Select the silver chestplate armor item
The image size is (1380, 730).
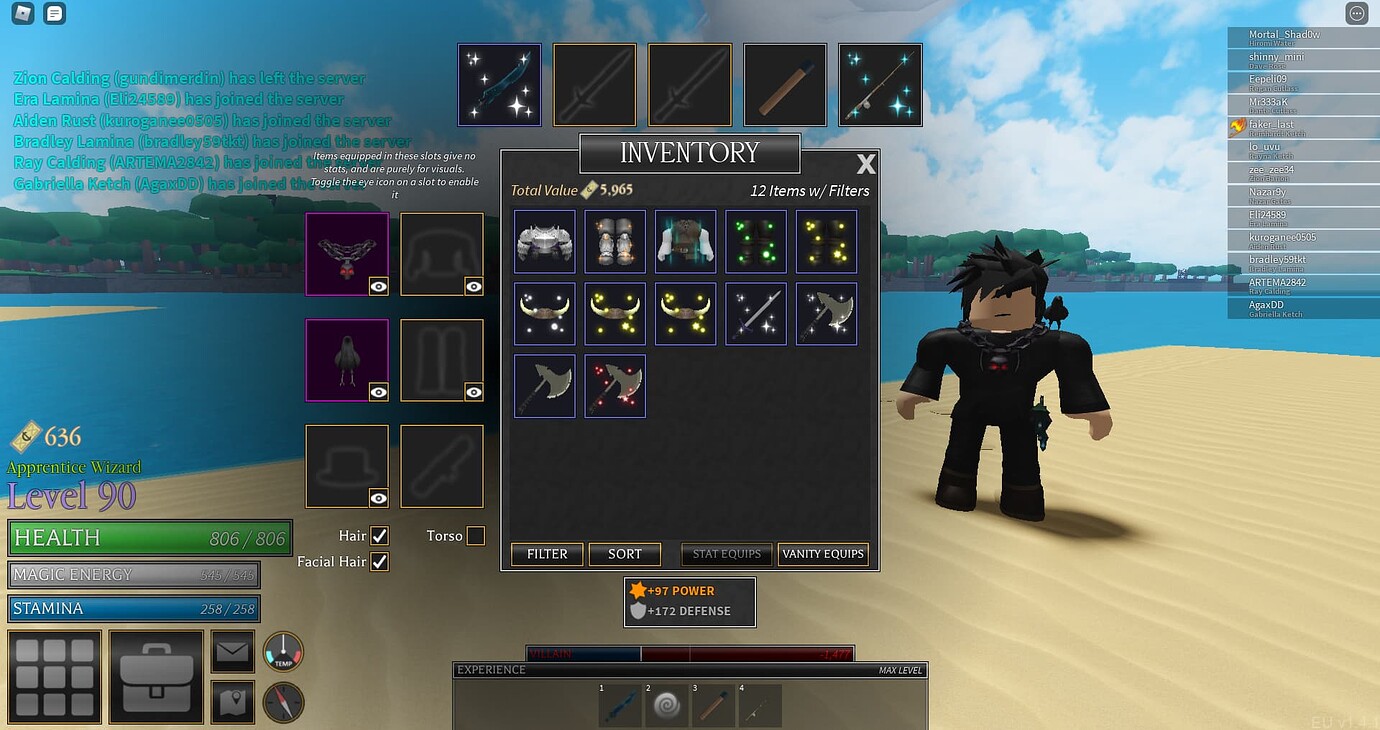coord(545,241)
